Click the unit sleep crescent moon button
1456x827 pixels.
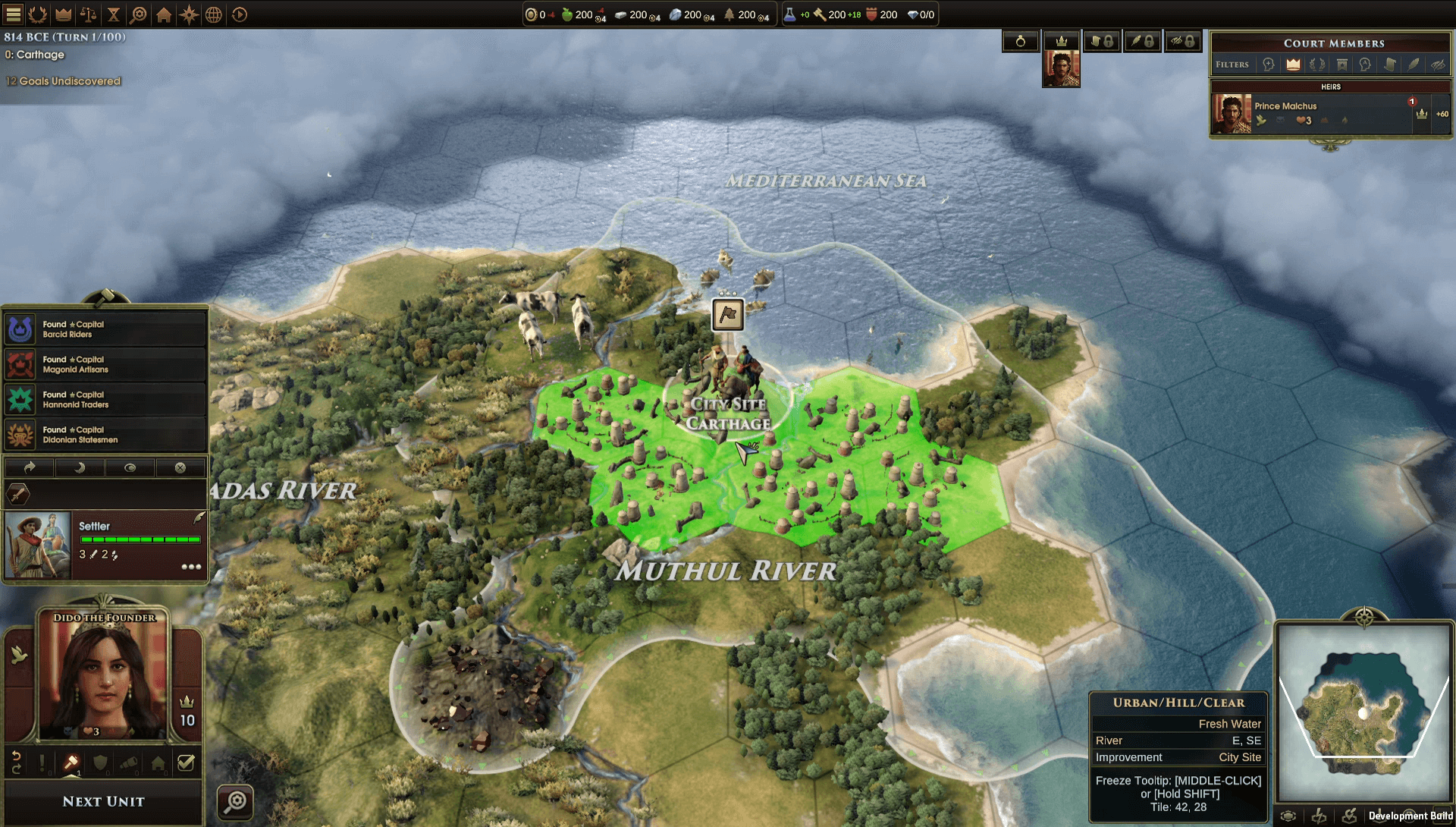[x=80, y=468]
